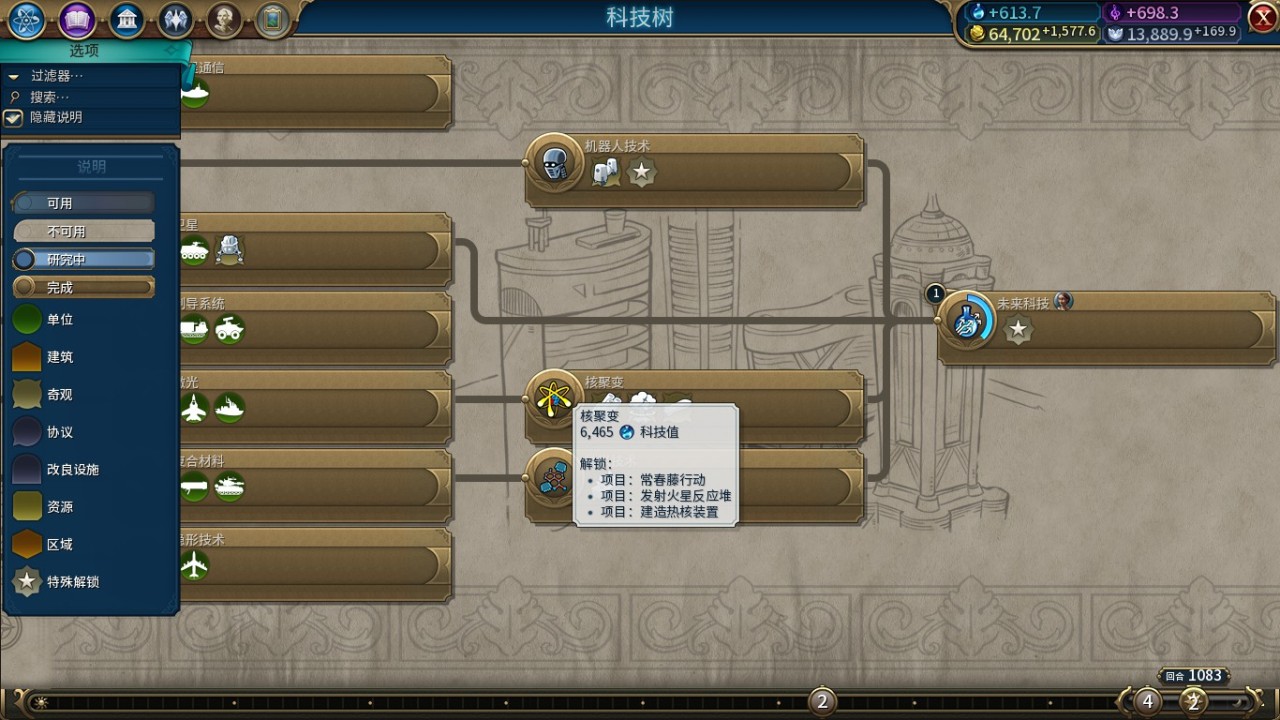Click the 选项 panel header
This screenshot has width=1280, height=720.
coord(85,51)
